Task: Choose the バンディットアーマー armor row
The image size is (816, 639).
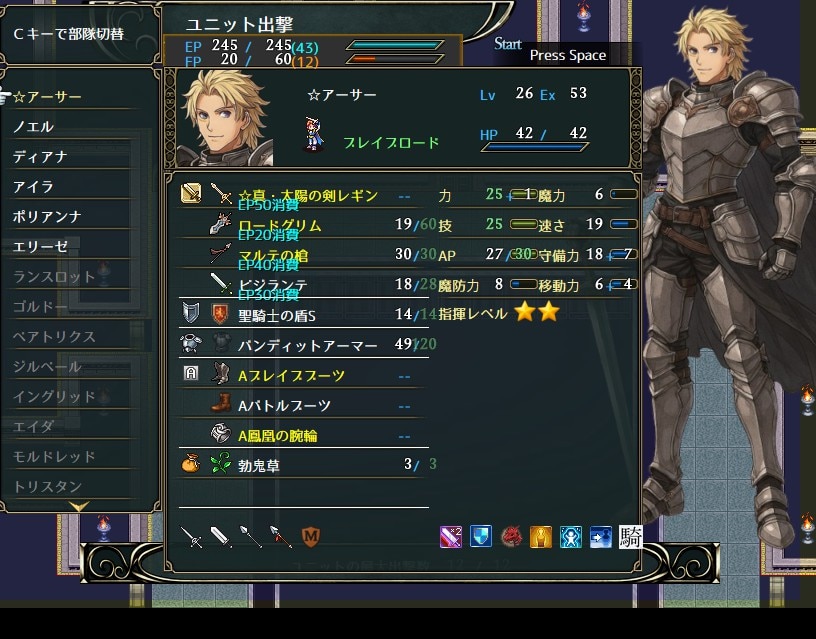Action: [x=307, y=345]
